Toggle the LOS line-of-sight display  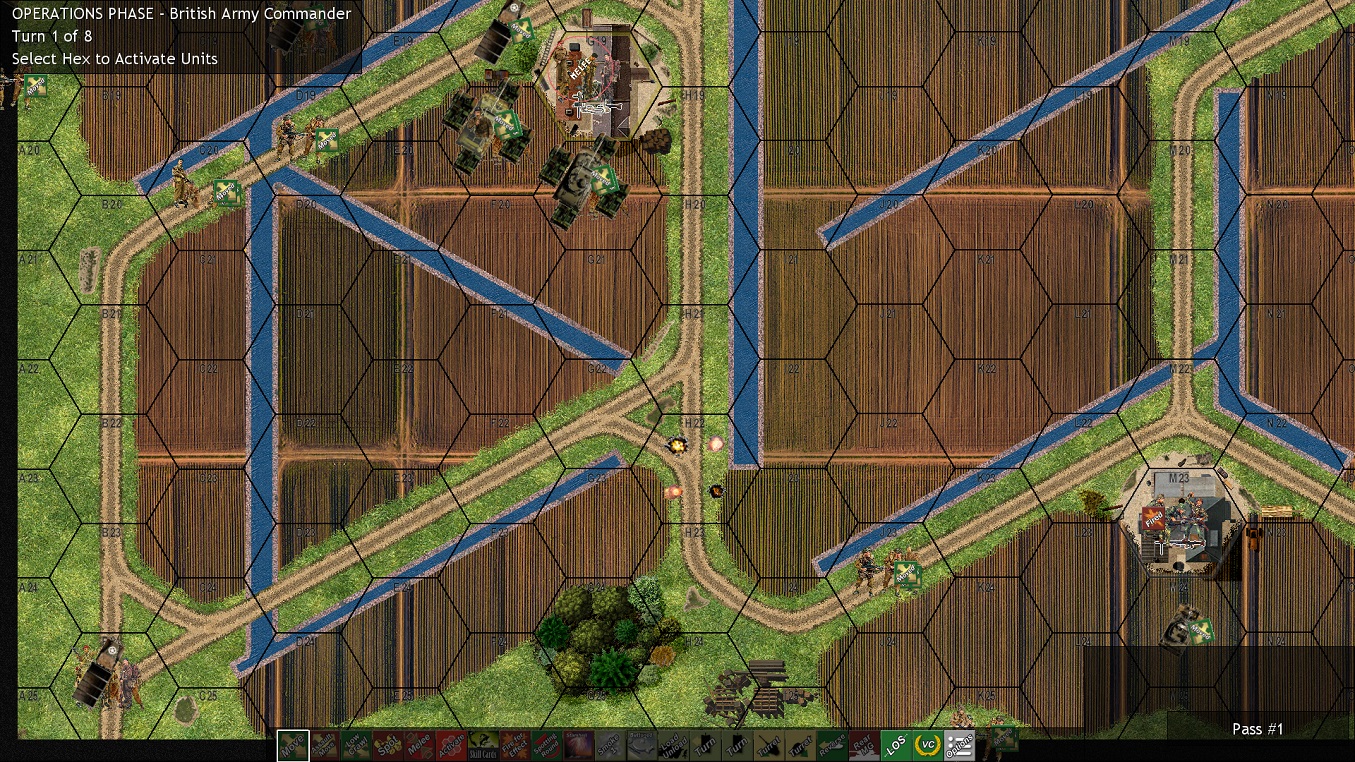(x=896, y=745)
